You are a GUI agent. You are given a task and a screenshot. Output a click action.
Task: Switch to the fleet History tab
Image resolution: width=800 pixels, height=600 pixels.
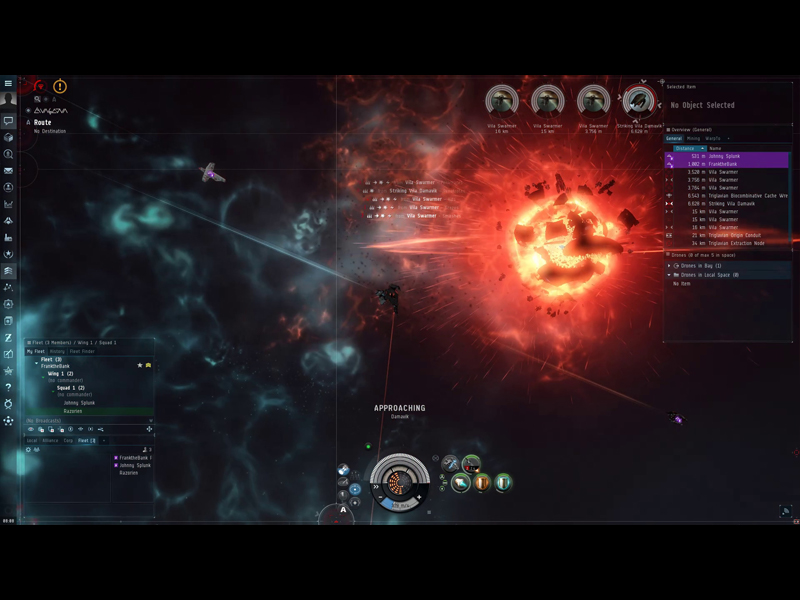coord(57,352)
